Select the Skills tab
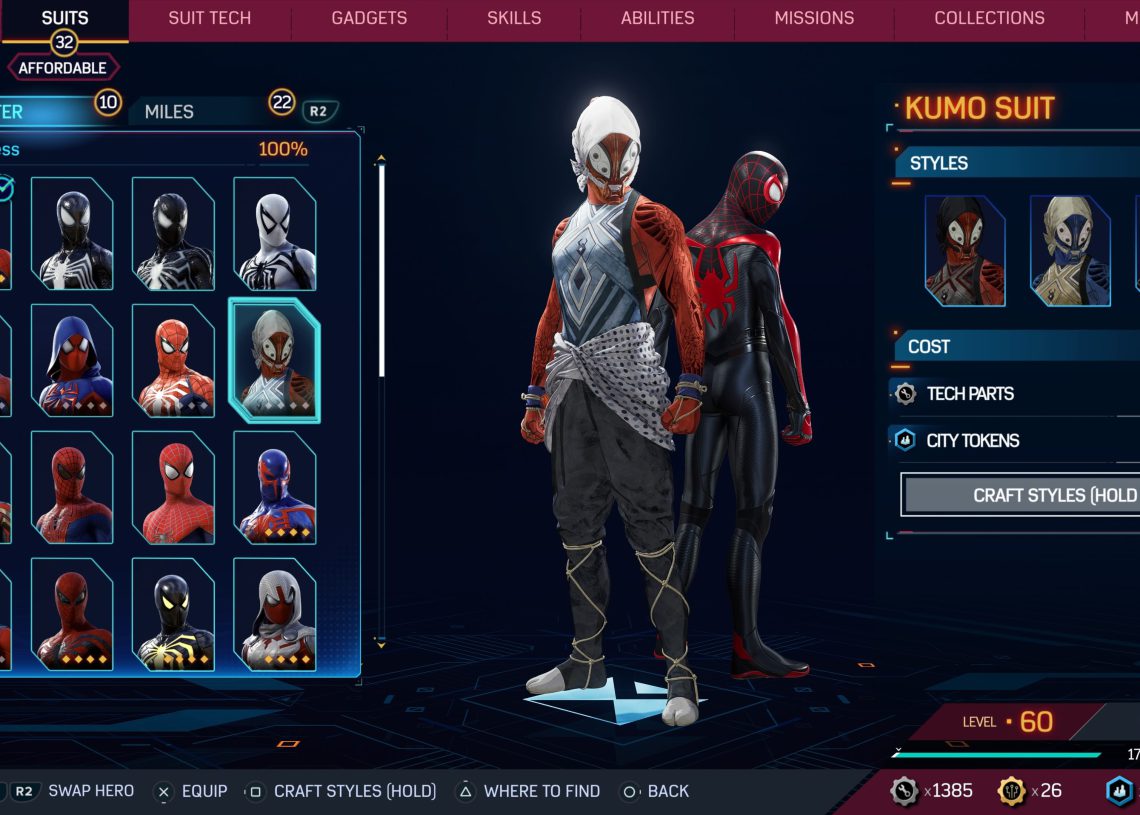Screen dimensions: 1140x815 513,18
